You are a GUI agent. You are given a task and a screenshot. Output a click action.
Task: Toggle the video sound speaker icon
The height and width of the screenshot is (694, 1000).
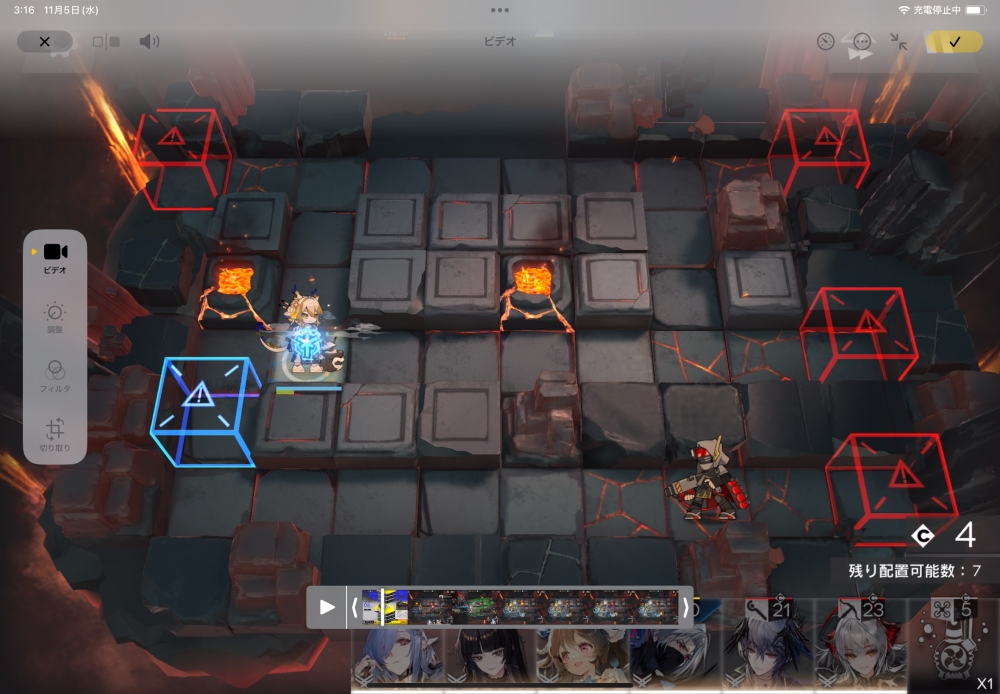(149, 42)
